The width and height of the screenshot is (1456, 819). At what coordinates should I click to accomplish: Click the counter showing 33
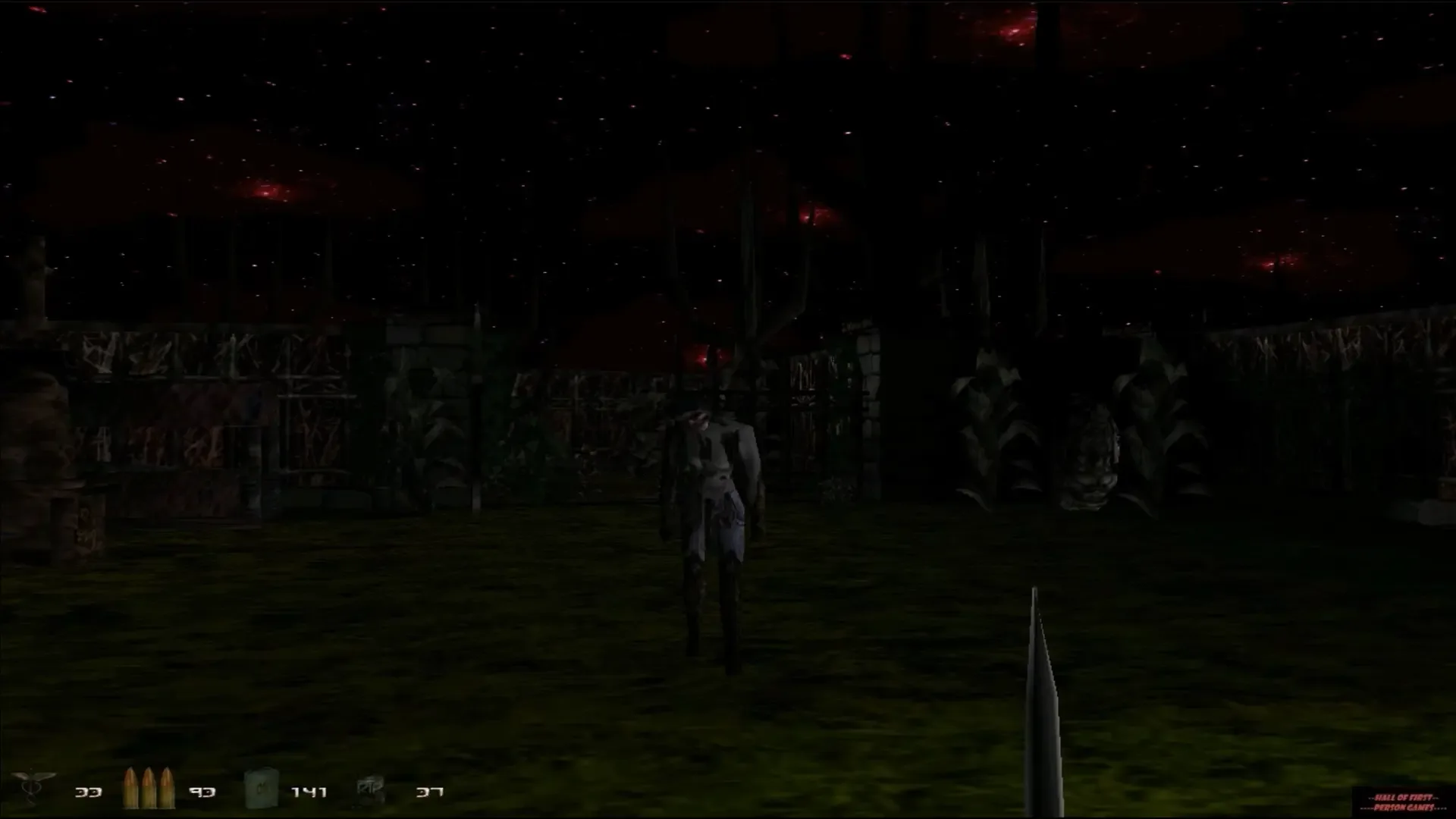pyautogui.click(x=87, y=792)
